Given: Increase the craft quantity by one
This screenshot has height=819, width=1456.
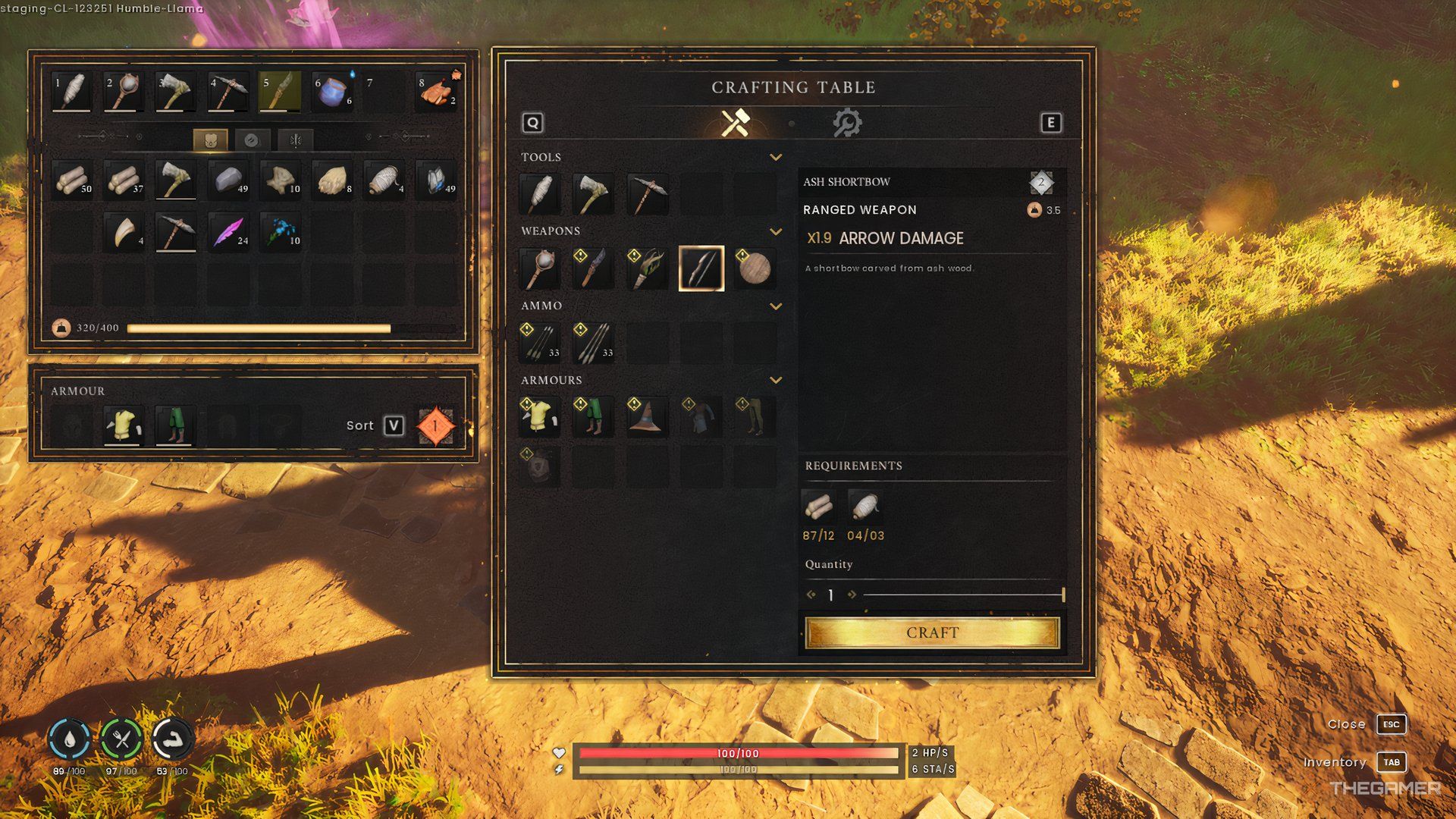Looking at the screenshot, I should pos(852,595).
